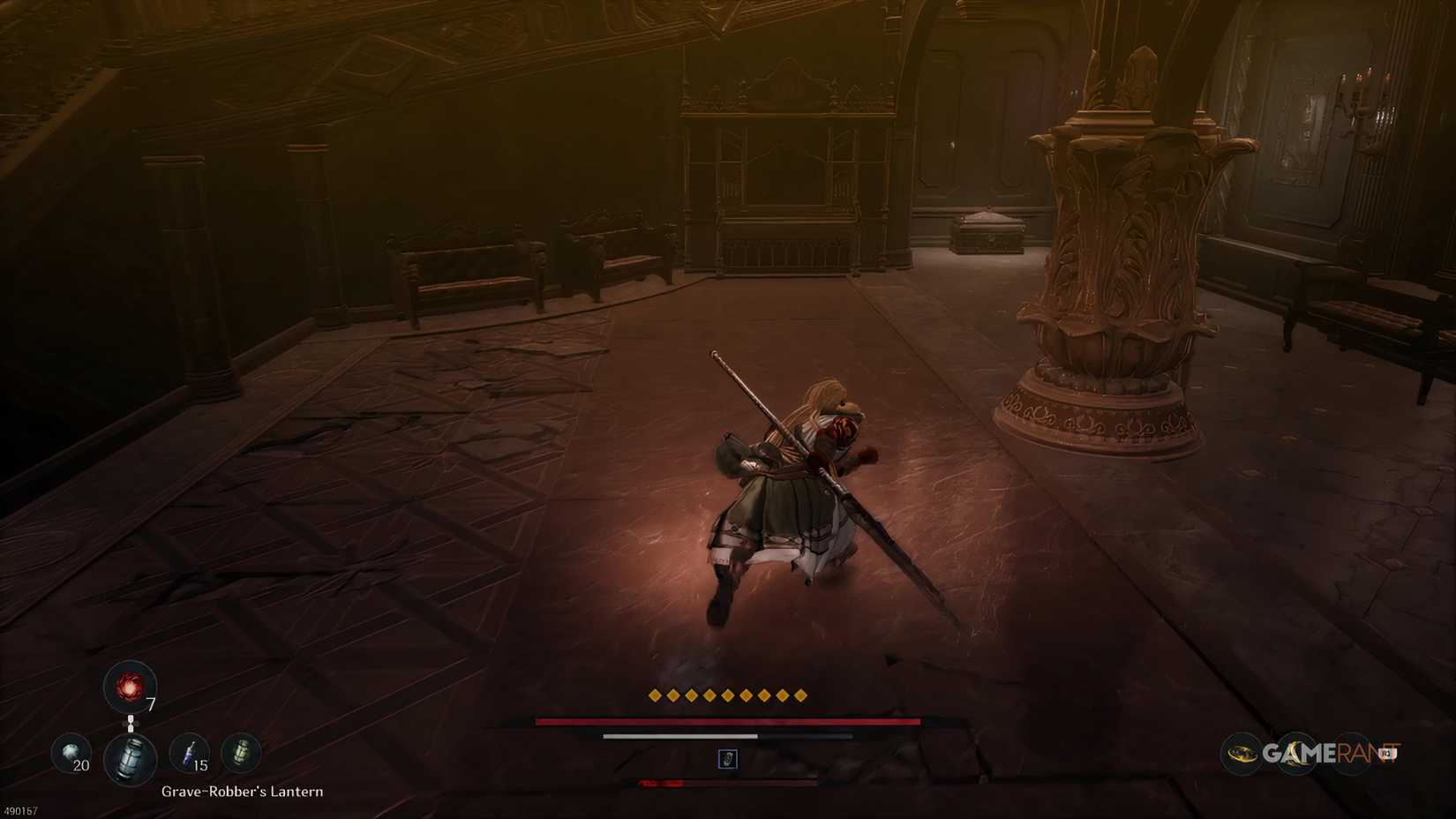Select the Grave-Robber's Lantern text label

coord(241,792)
